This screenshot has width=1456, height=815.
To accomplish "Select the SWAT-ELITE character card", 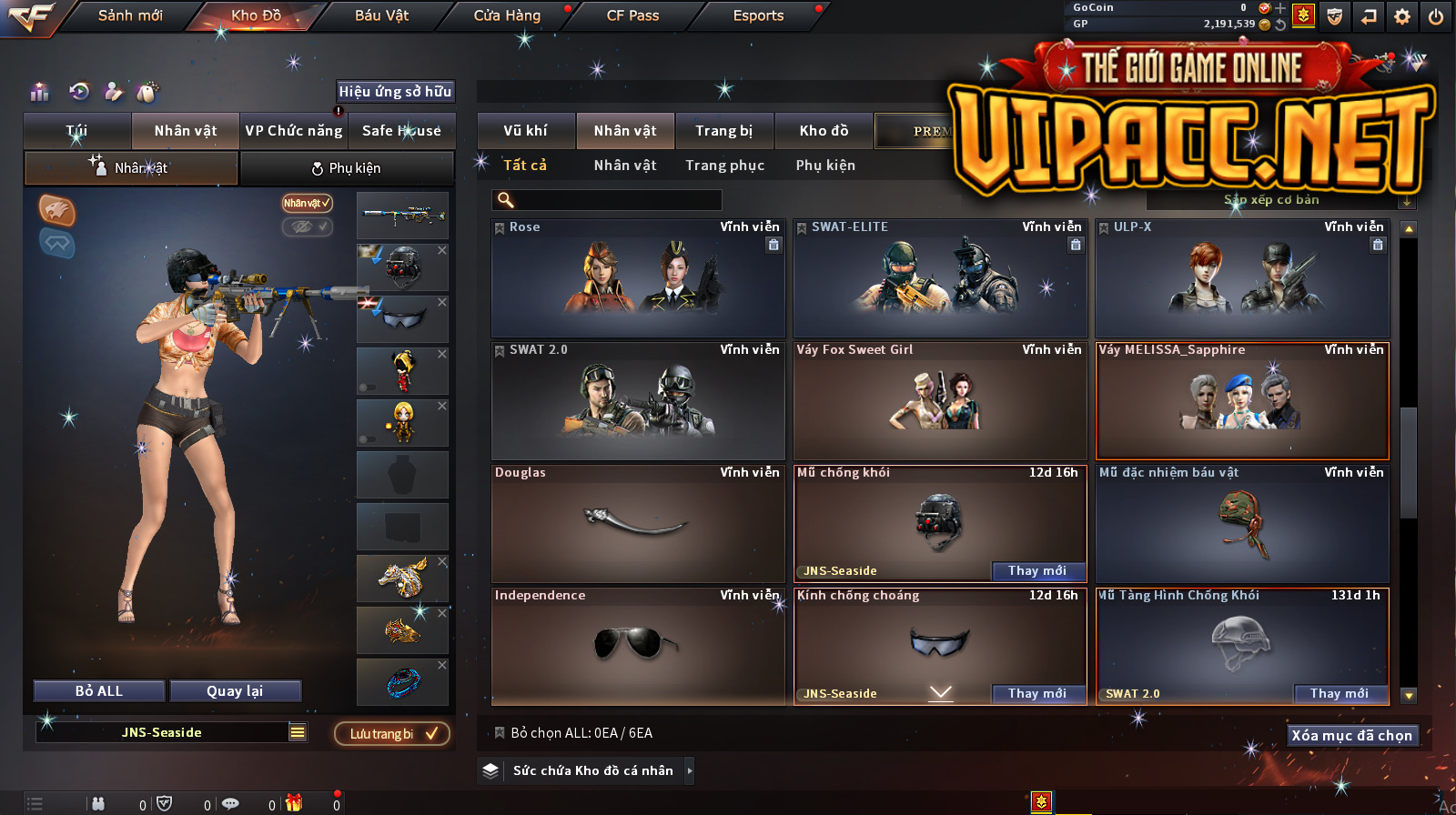I will coord(940,279).
